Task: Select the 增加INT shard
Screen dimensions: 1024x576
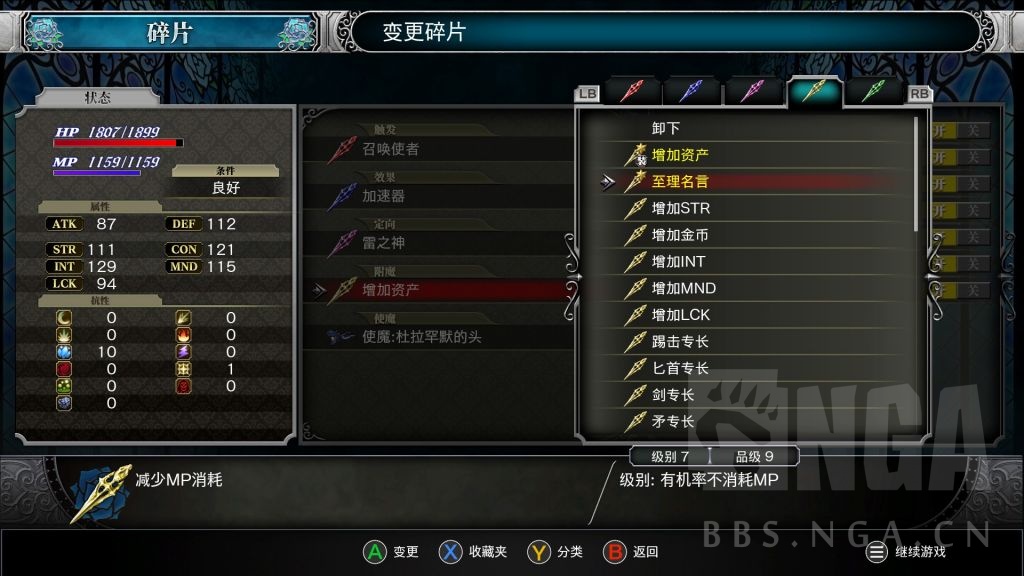Action: (680, 262)
